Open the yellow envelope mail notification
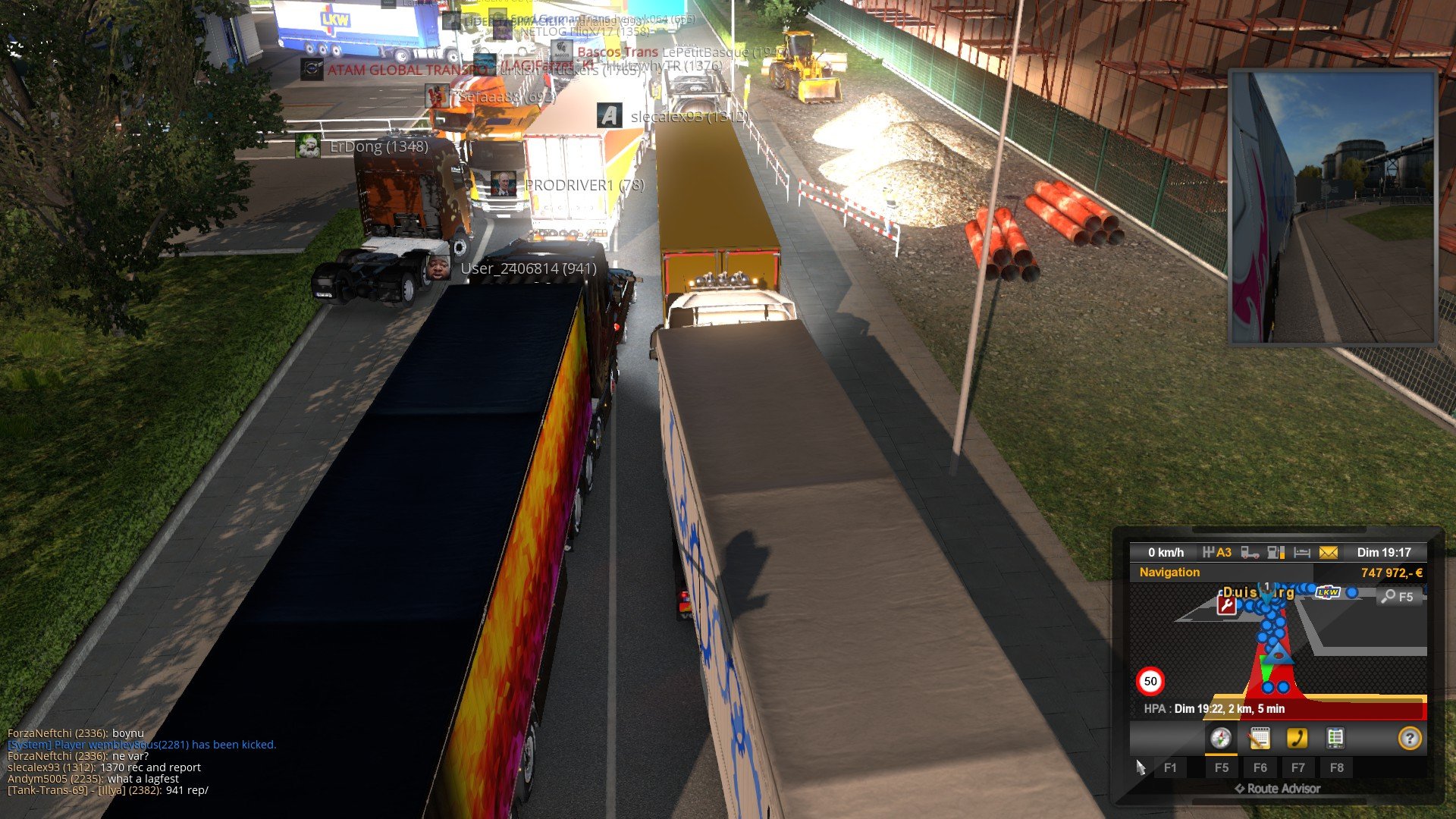Image resolution: width=1456 pixels, height=819 pixels. pyautogui.click(x=1329, y=553)
